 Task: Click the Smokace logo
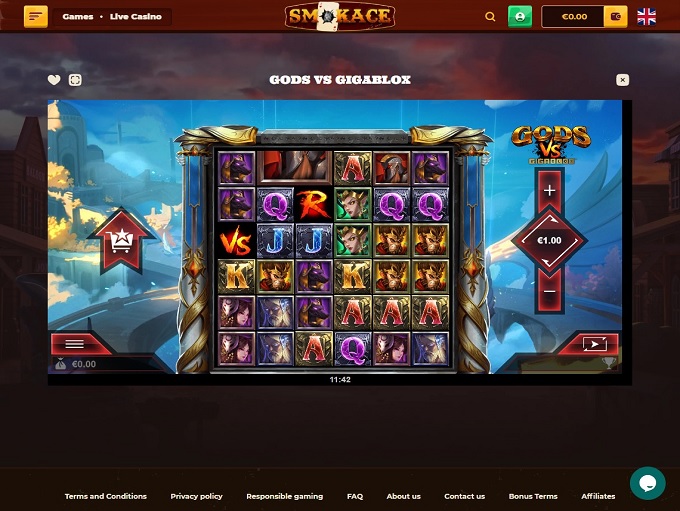tap(339, 16)
